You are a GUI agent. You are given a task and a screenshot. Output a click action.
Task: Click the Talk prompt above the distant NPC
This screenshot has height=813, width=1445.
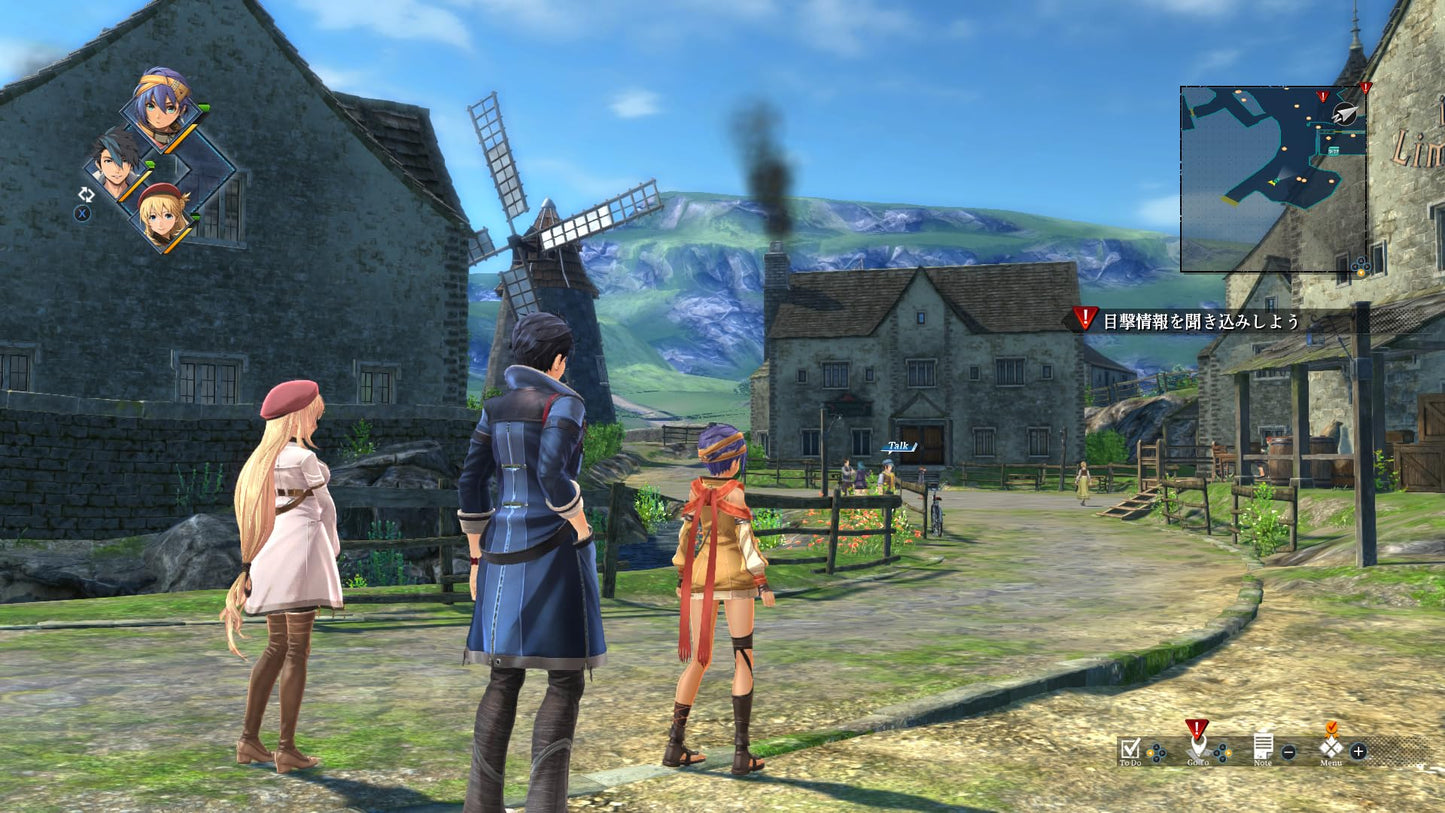coord(898,445)
